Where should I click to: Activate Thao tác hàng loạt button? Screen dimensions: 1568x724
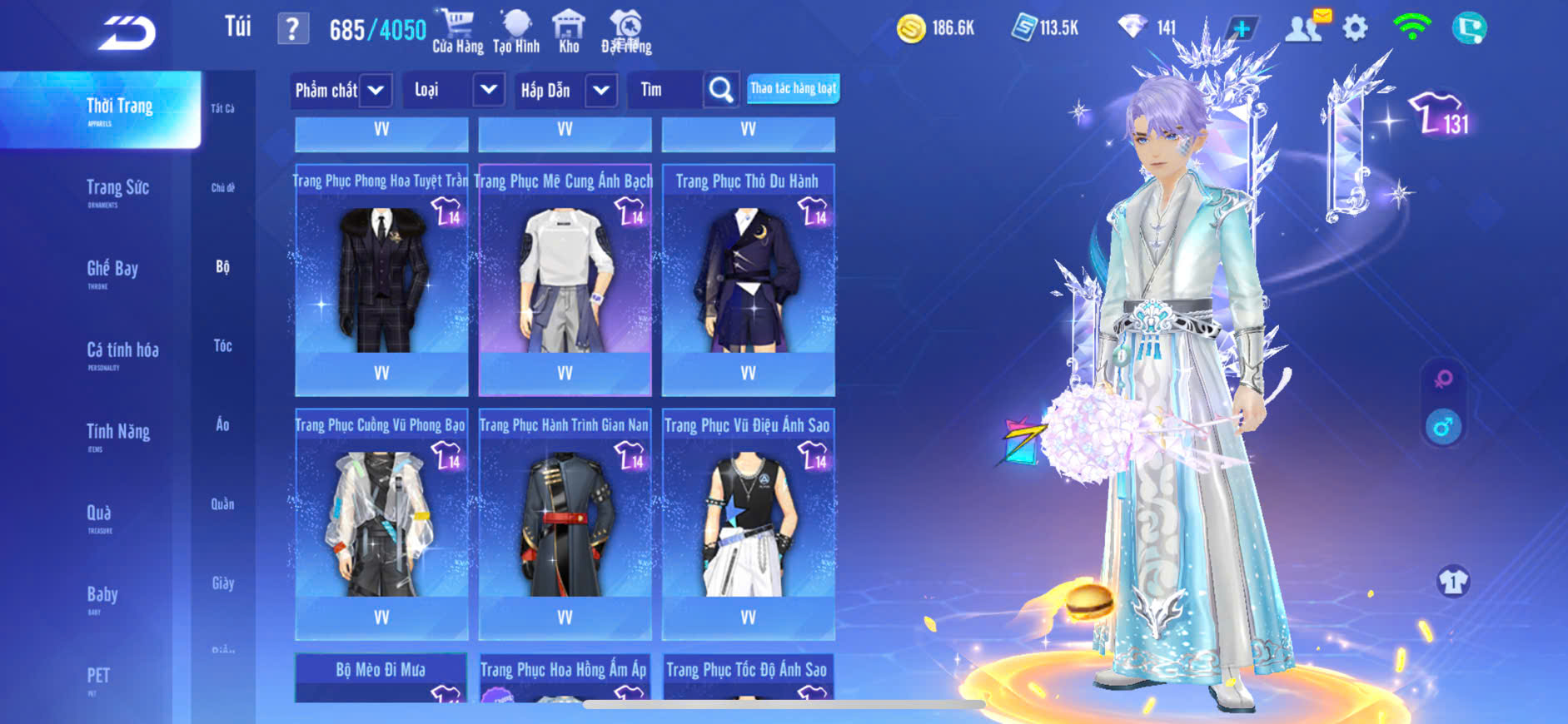pyautogui.click(x=793, y=88)
